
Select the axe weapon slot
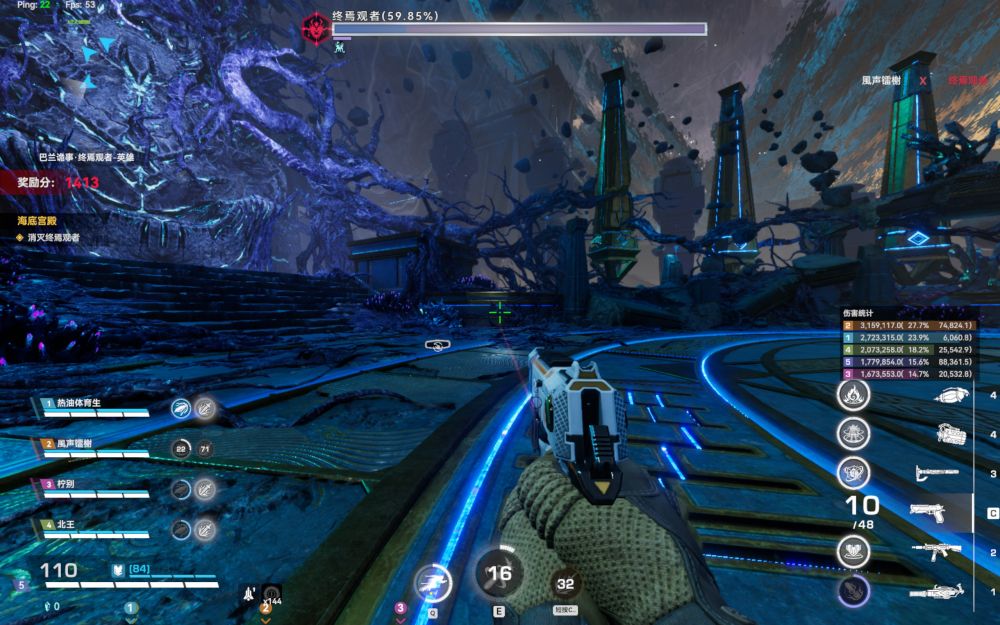pos(936,472)
